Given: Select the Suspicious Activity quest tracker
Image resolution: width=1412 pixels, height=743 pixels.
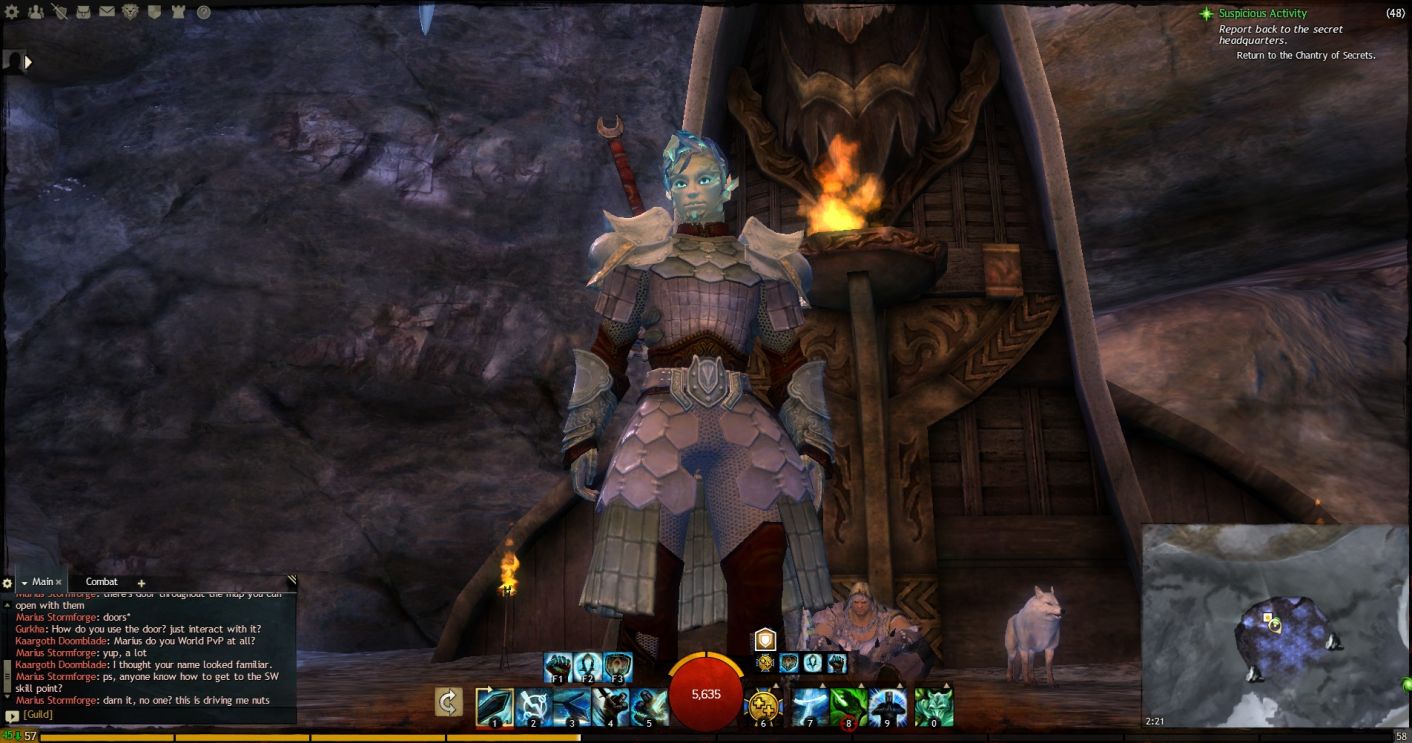Looking at the screenshot, I should tap(1262, 13).
